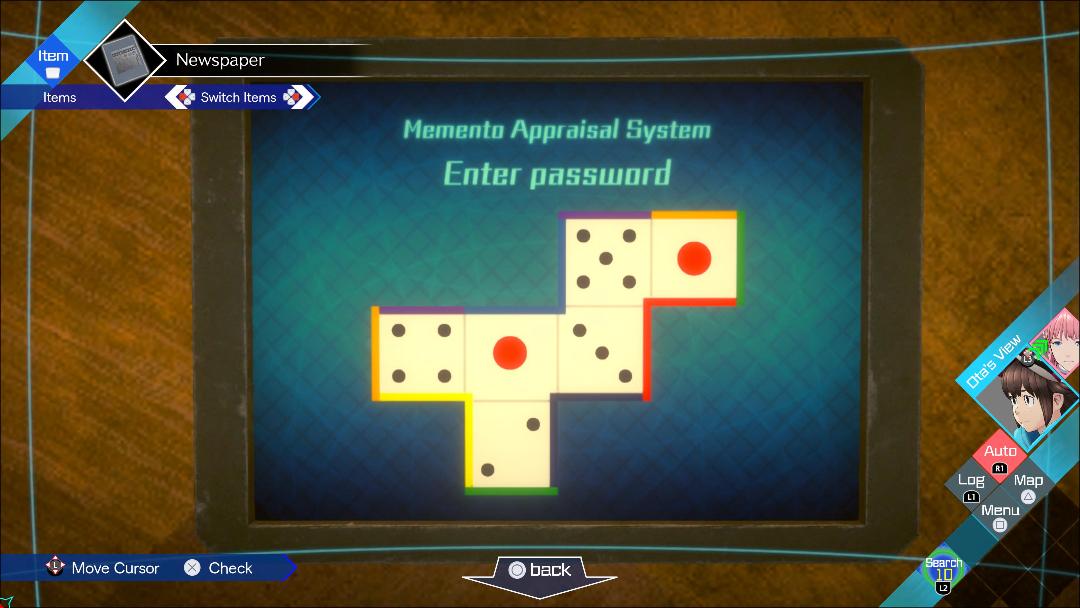
Task: Select the three-dot dice face
Action: 602,353
